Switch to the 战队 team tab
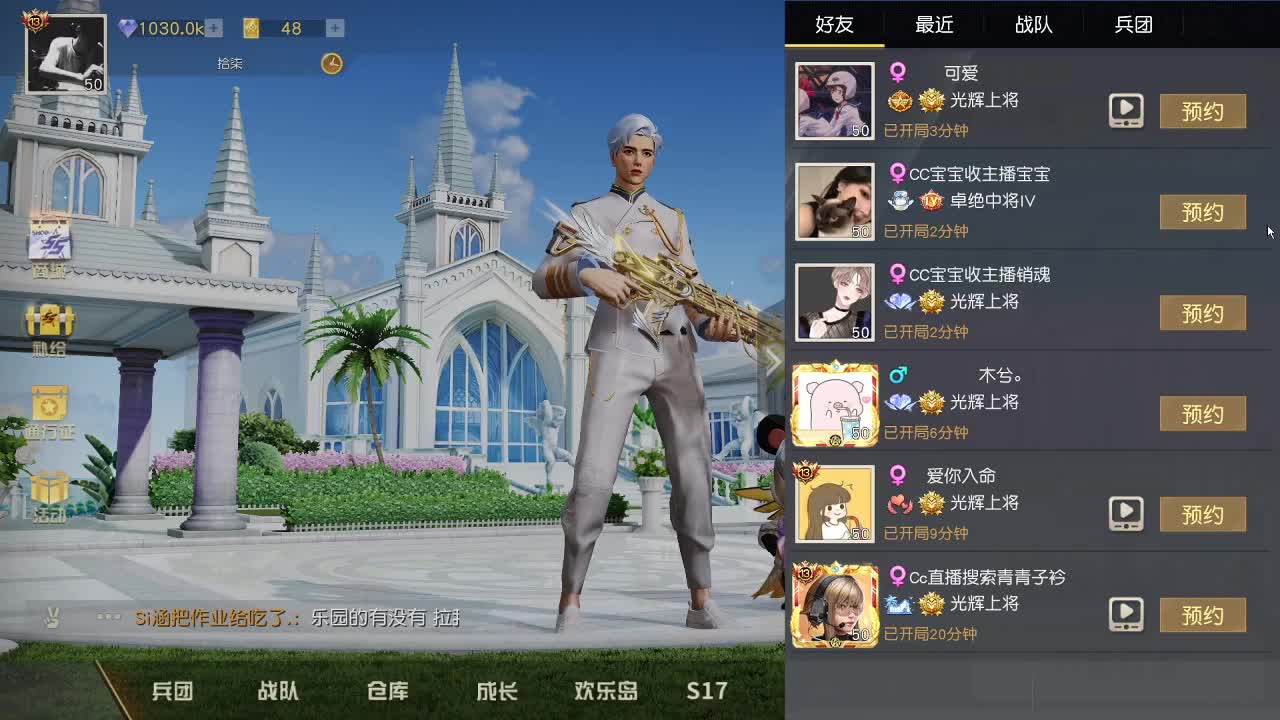The image size is (1280, 720). pyautogui.click(x=1033, y=25)
